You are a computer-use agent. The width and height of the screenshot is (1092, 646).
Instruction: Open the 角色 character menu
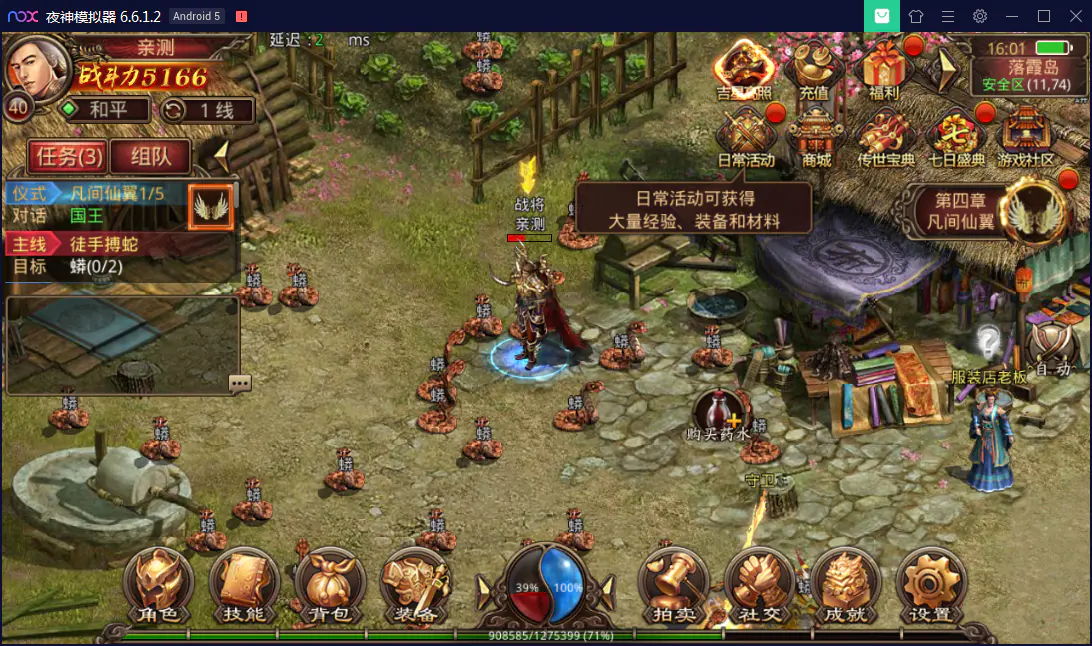click(x=159, y=586)
